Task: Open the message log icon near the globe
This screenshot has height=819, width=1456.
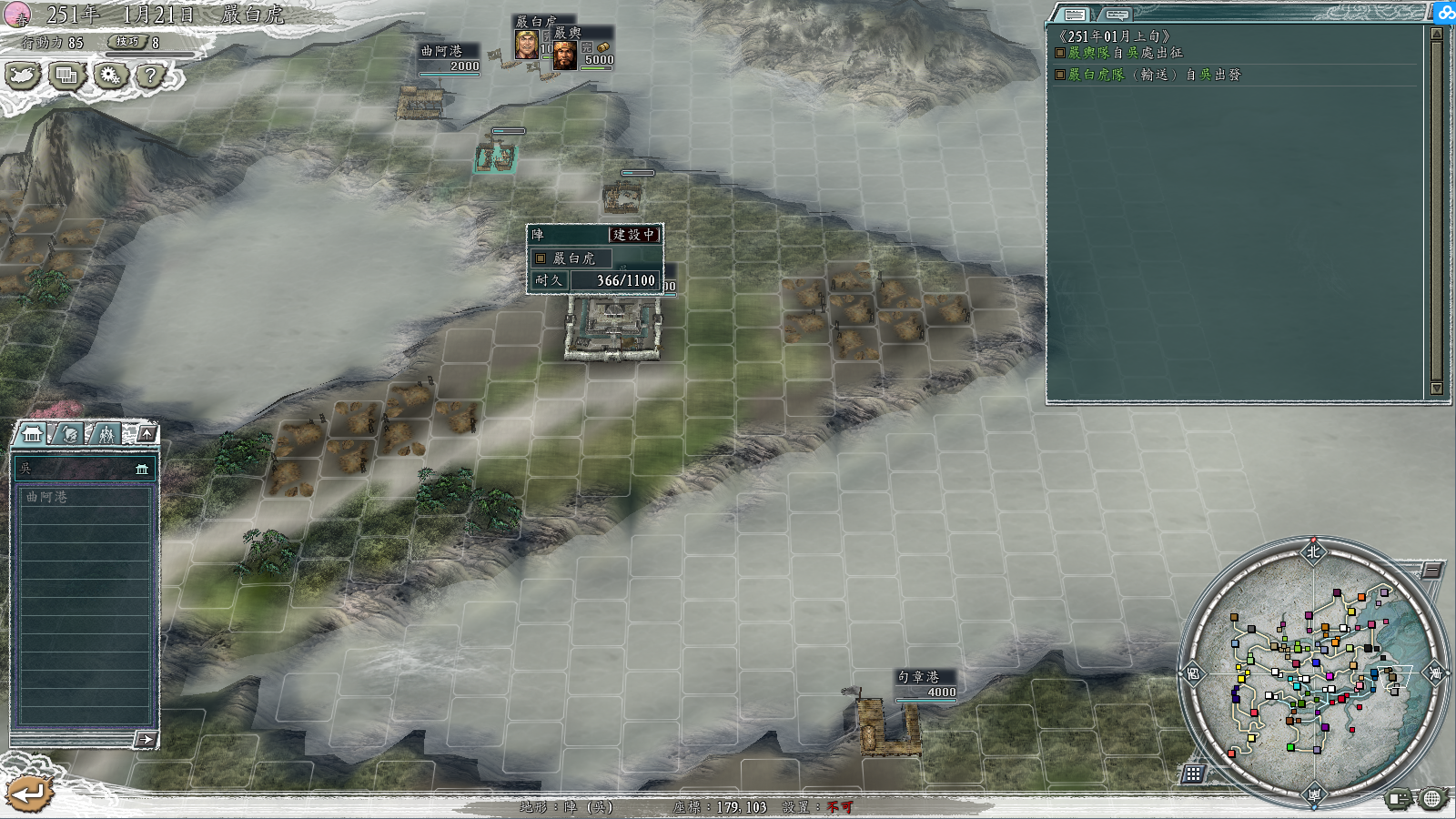Action: [x=1399, y=799]
